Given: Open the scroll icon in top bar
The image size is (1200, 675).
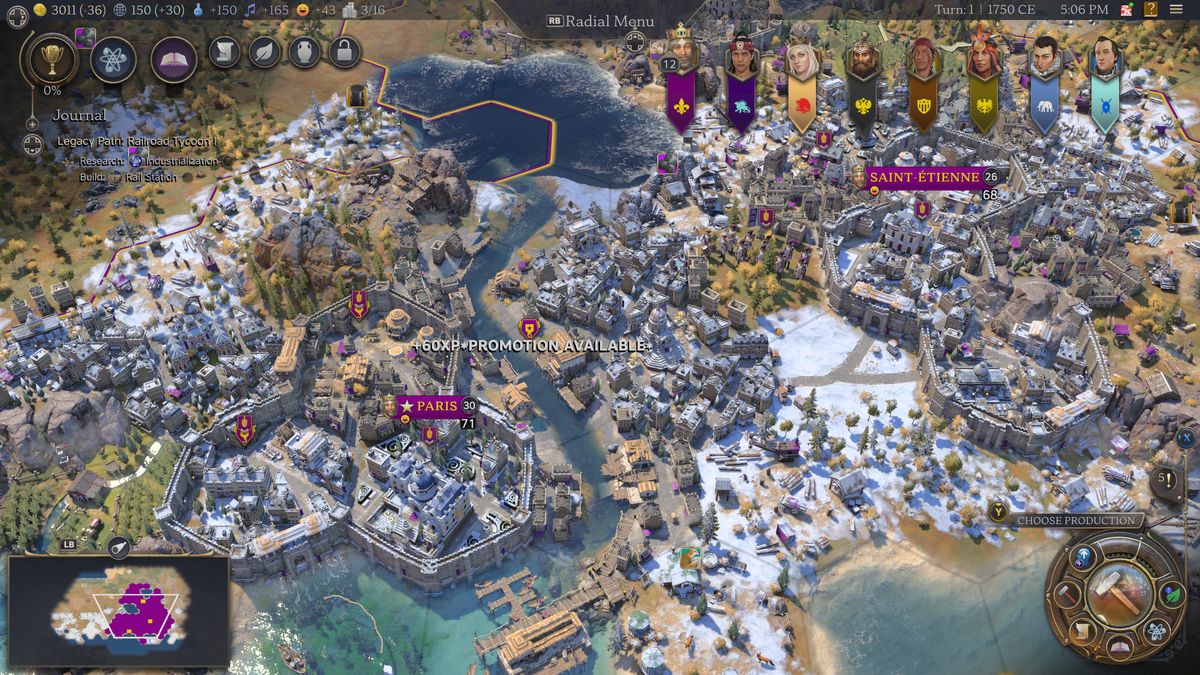Looking at the screenshot, I should (x=224, y=51).
